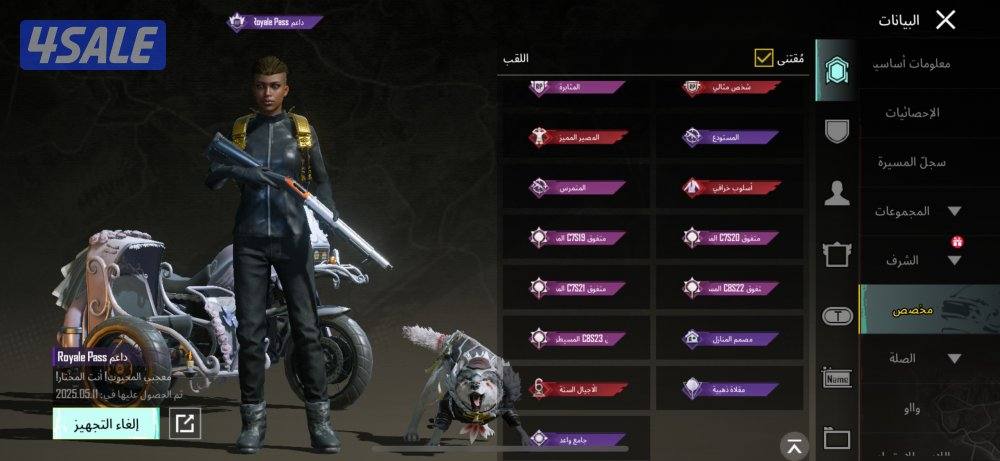The width and height of the screenshot is (1000, 461).
Task: Switch to the shield icon tab
Action: [x=836, y=130]
